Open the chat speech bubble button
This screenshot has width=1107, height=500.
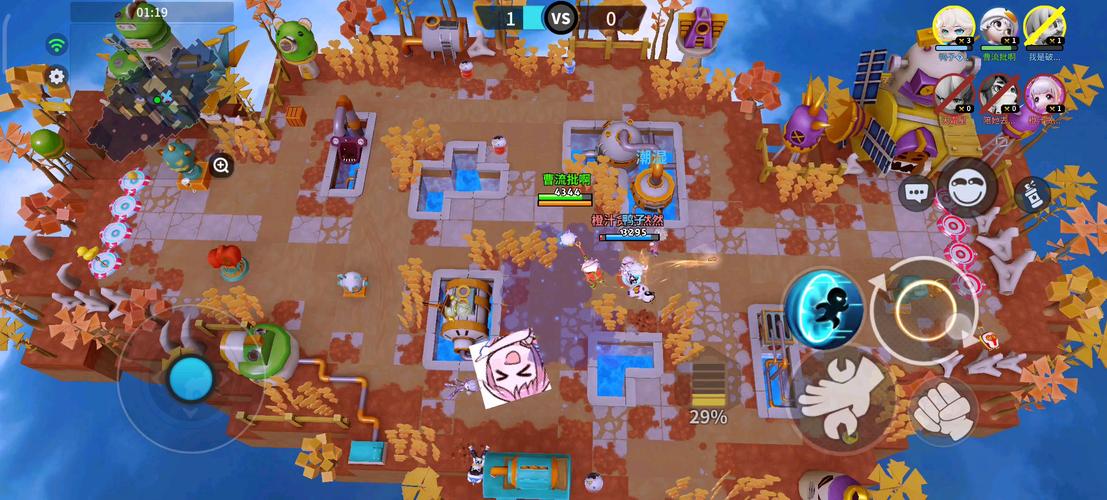(916, 192)
